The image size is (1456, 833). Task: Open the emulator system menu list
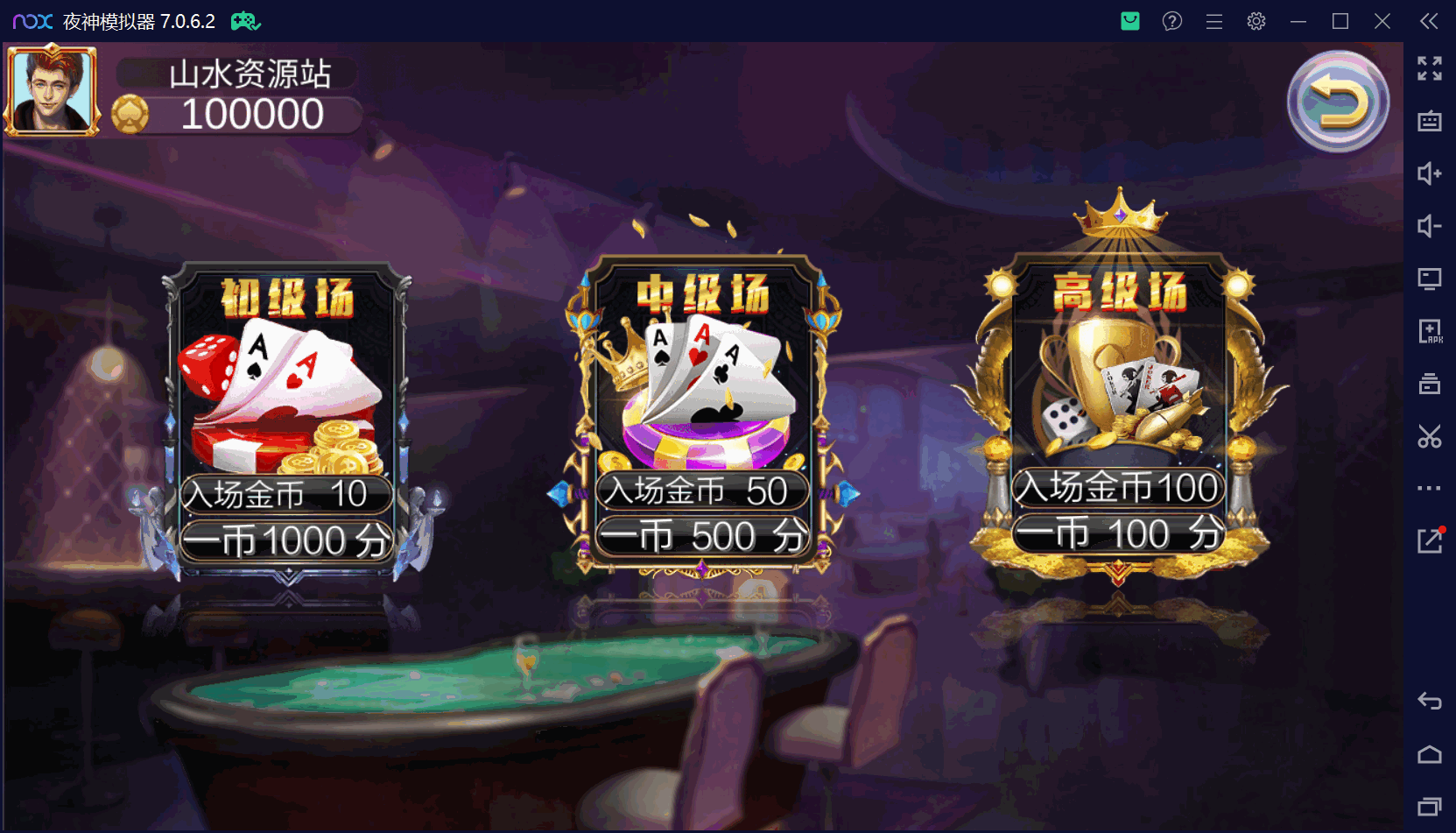[x=1213, y=20]
